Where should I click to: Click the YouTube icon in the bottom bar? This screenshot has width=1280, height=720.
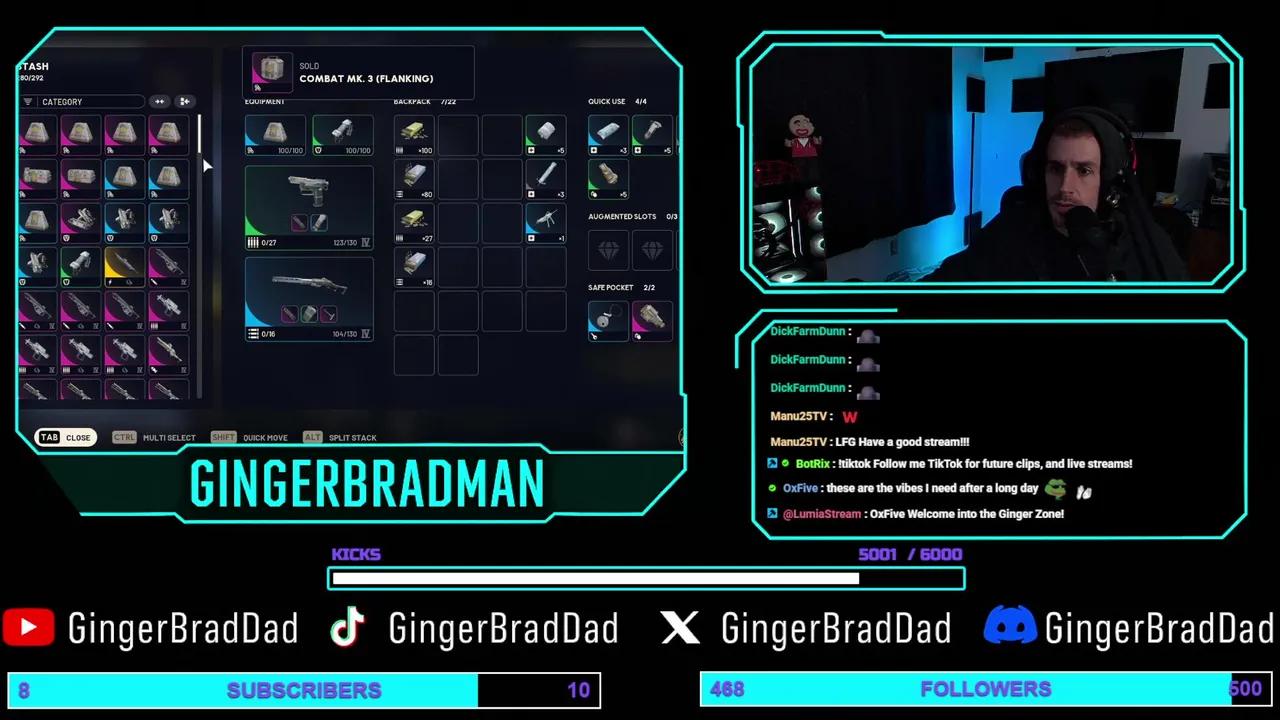pyautogui.click(x=27, y=627)
